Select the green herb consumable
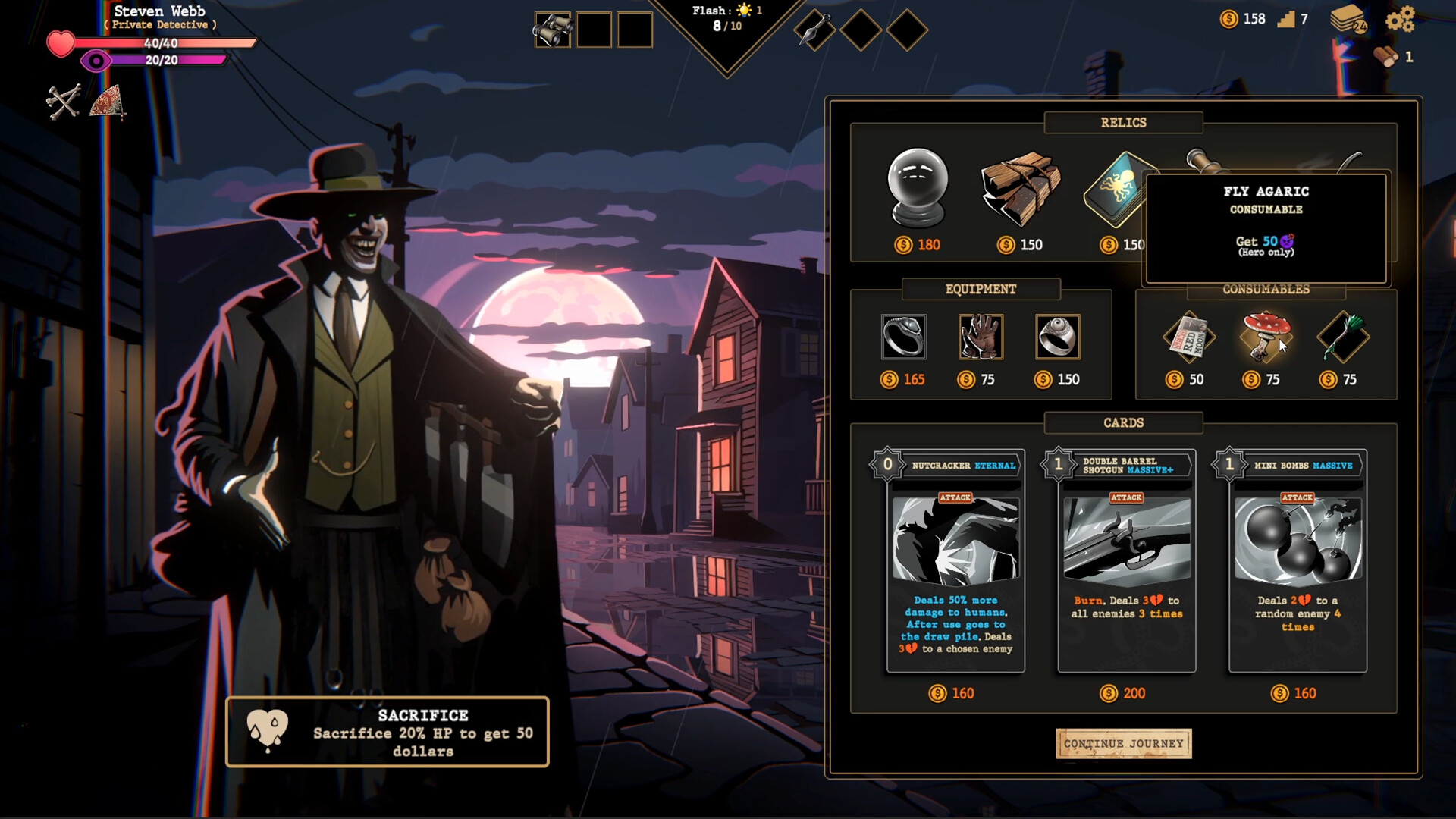The height and width of the screenshot is (819, 1456). 1342,337
